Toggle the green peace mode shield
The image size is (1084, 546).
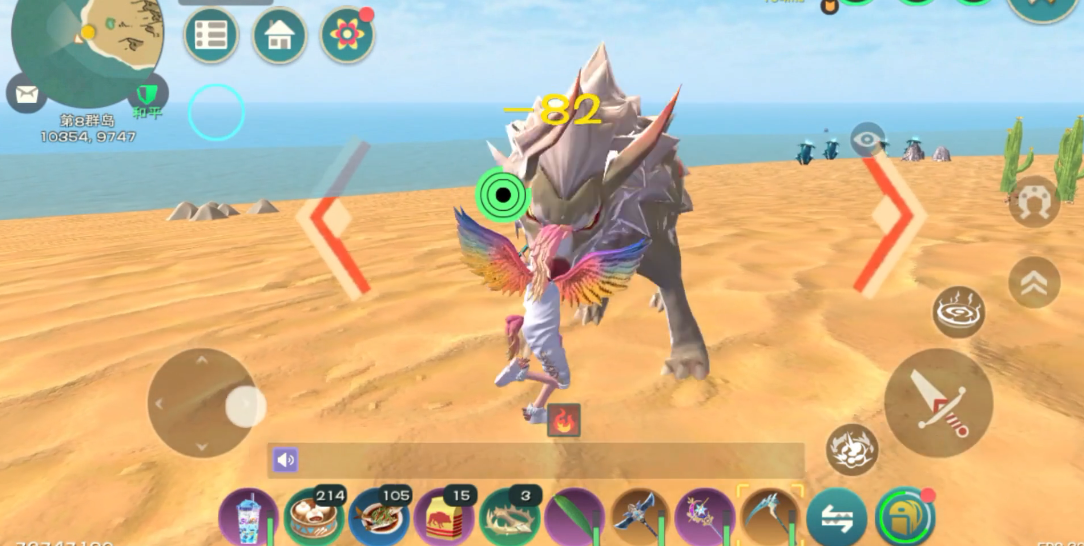tap(147, 93)
